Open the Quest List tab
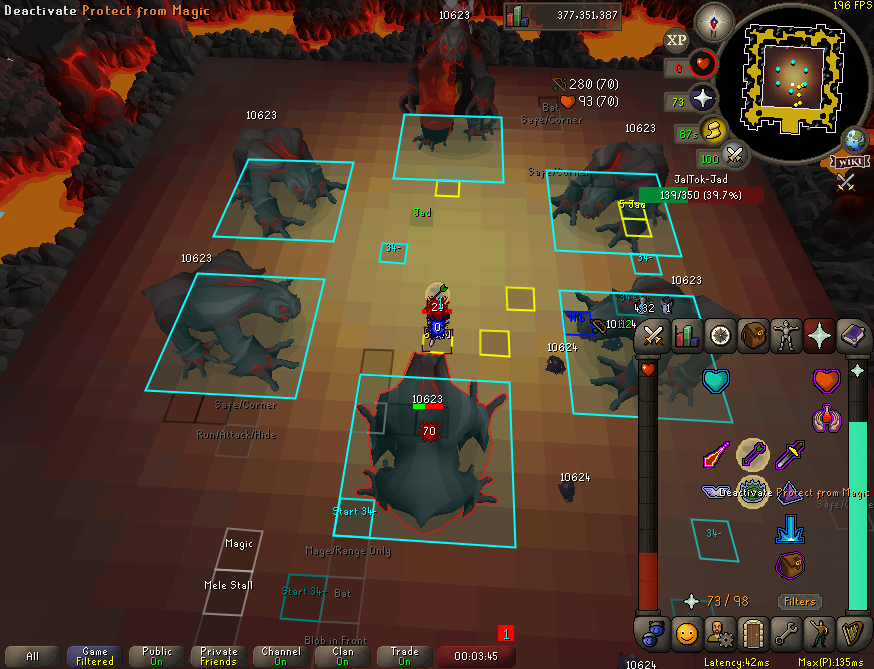Image resolution: width=874 pixels, height=669 pixels. 720,336
